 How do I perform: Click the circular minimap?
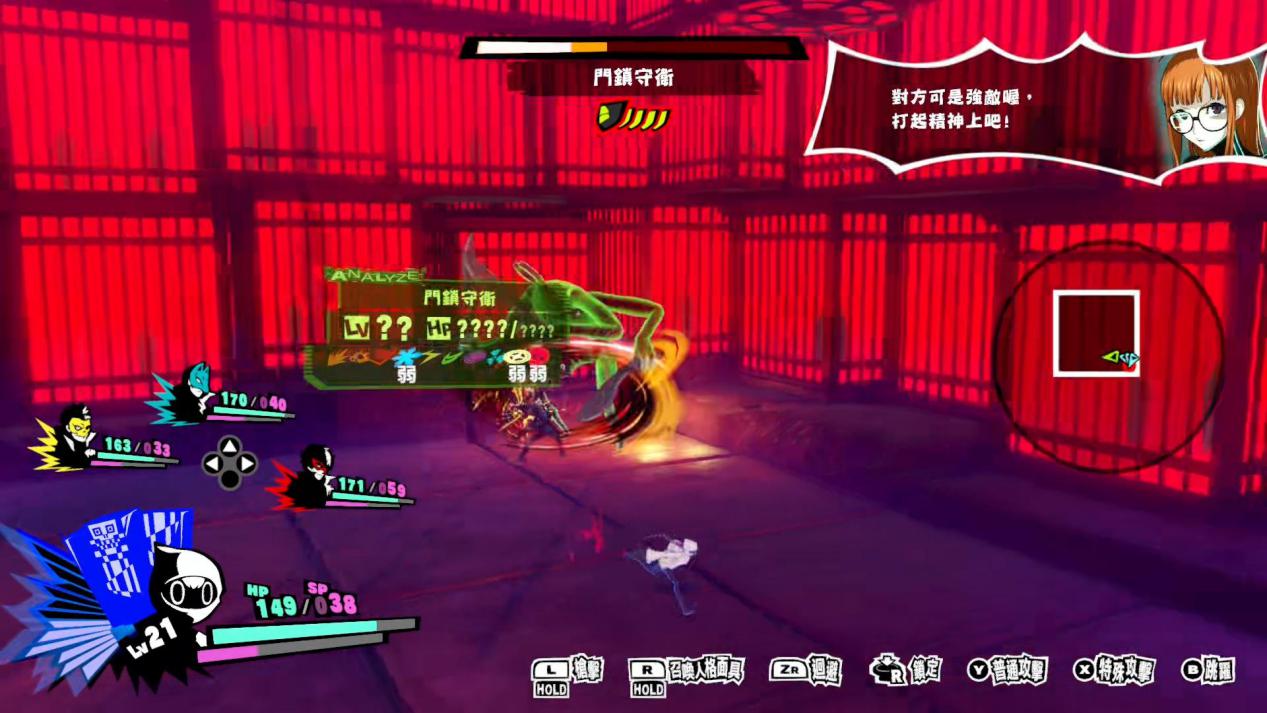tap(1108, 356)
